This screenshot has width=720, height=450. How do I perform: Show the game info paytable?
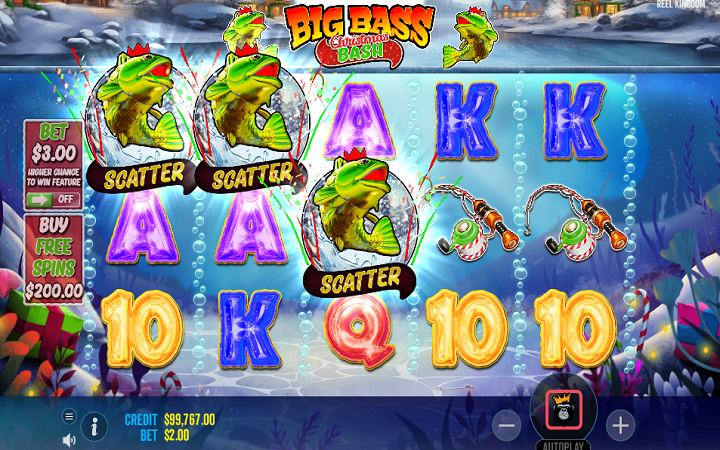click(95, 427)
